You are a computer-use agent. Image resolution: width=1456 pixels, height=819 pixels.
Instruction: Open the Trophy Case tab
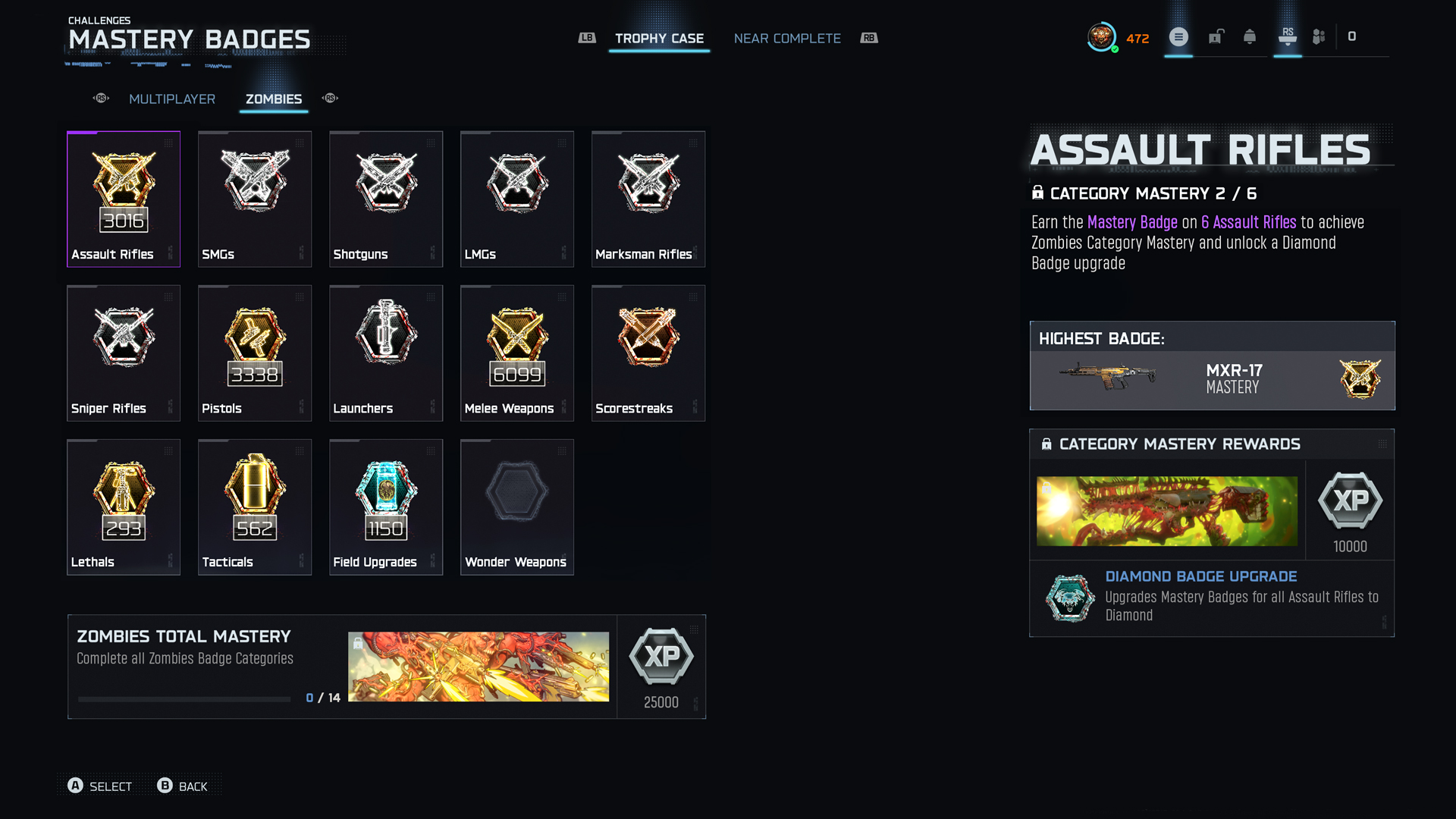click(x=659, y=39)
